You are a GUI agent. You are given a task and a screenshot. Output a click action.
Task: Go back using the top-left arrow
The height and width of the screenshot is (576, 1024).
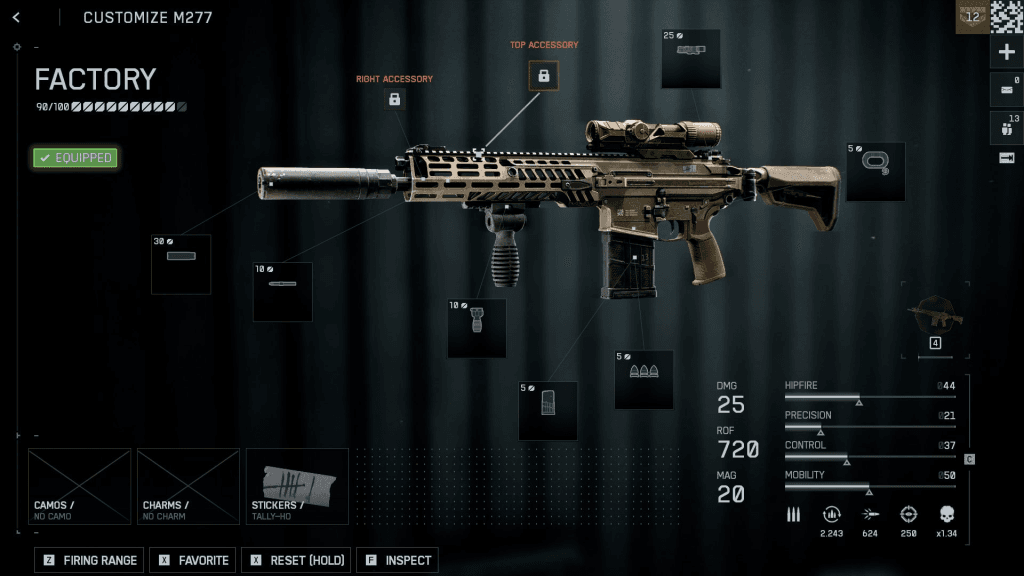[x=17, y=17]
